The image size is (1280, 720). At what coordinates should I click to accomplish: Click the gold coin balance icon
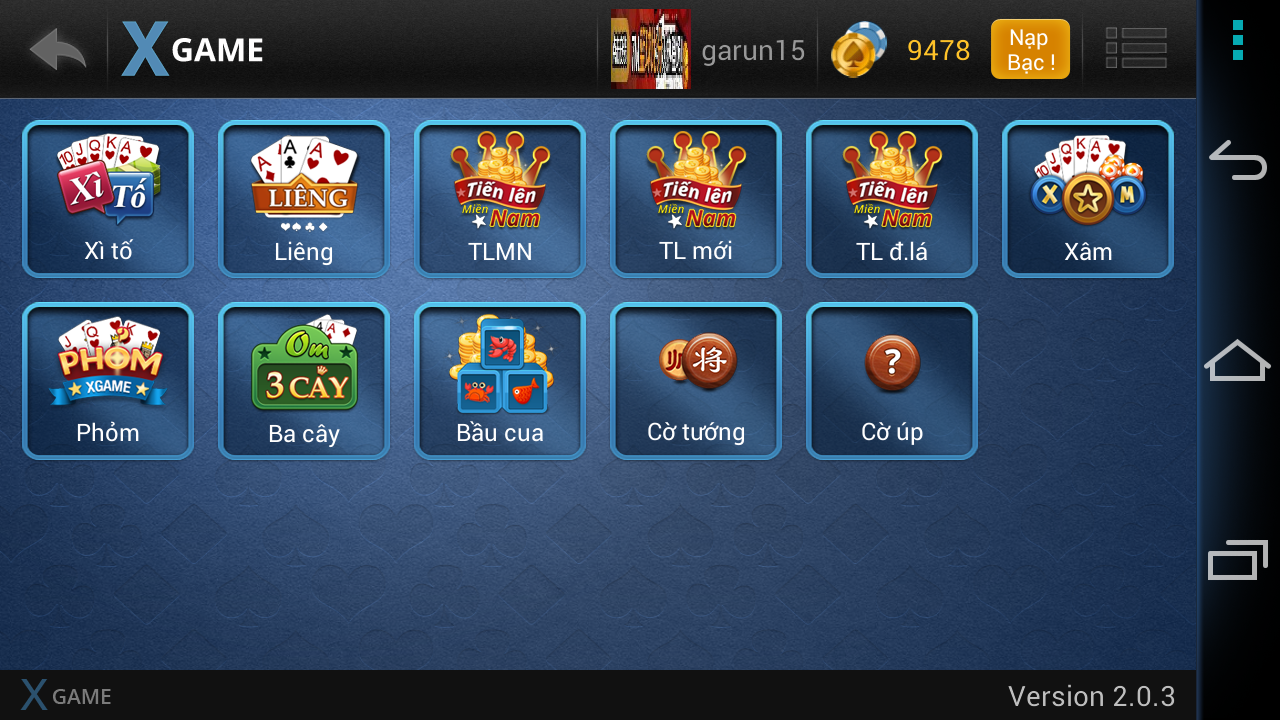pyautogui.click(x=858, y=48)
